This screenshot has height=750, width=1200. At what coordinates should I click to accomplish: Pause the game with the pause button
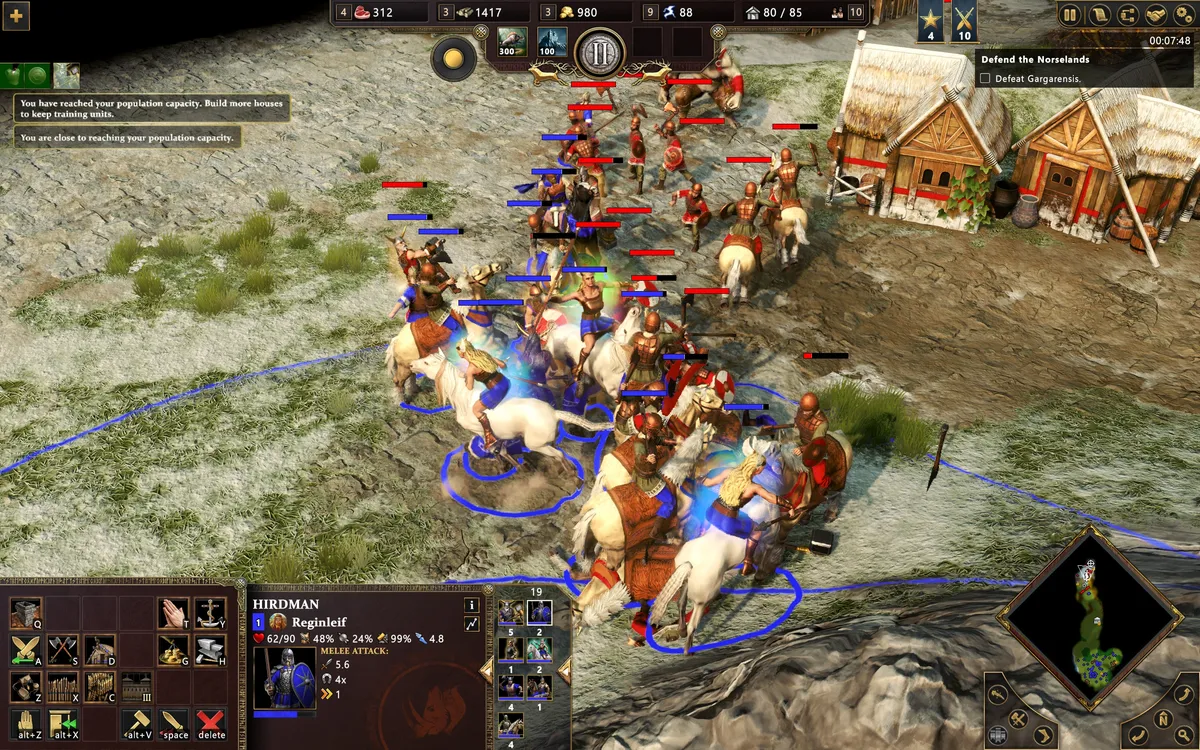point(1070,15)
